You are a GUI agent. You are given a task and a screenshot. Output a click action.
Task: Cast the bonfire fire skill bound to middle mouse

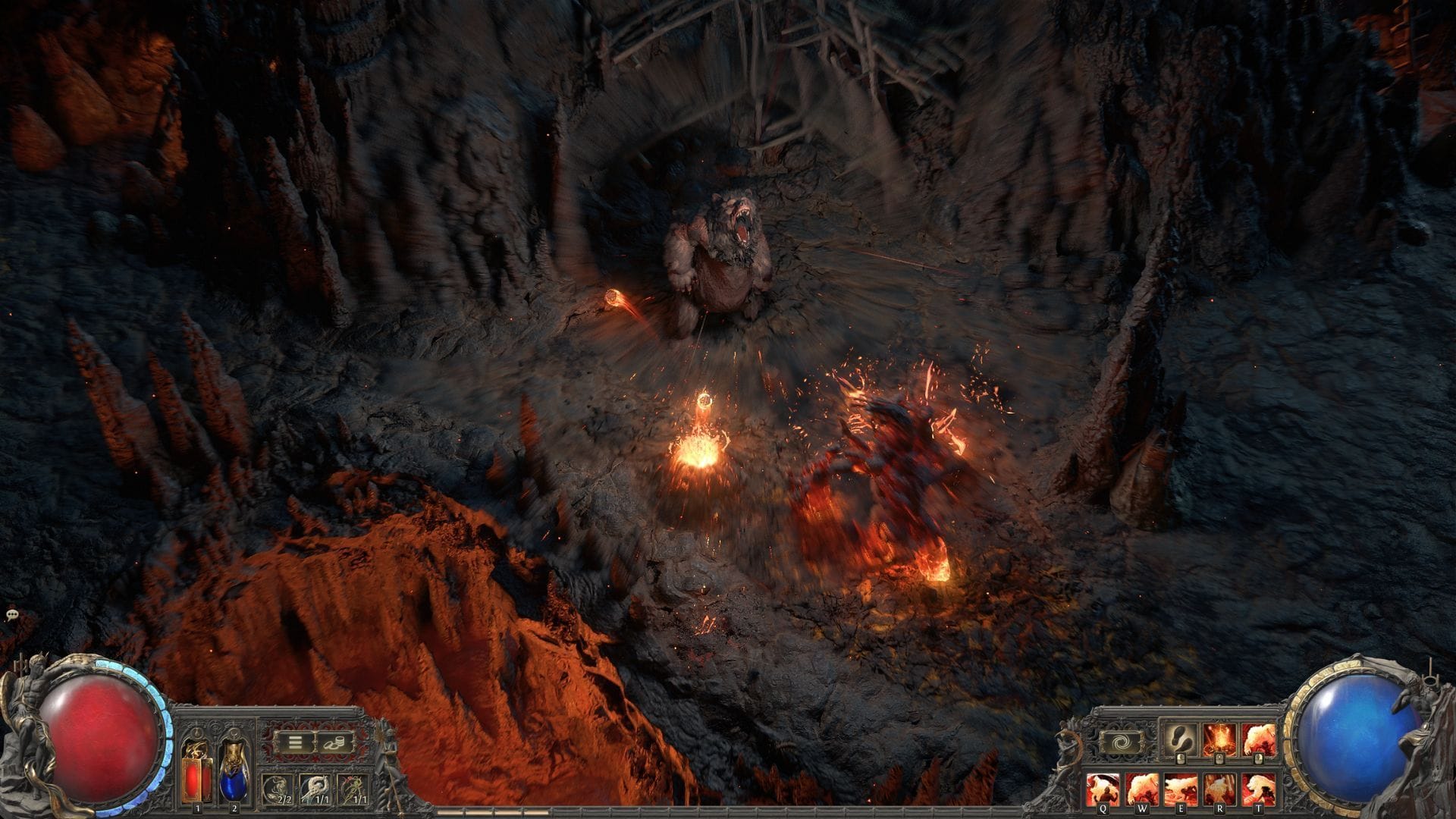click(1219, 740)
